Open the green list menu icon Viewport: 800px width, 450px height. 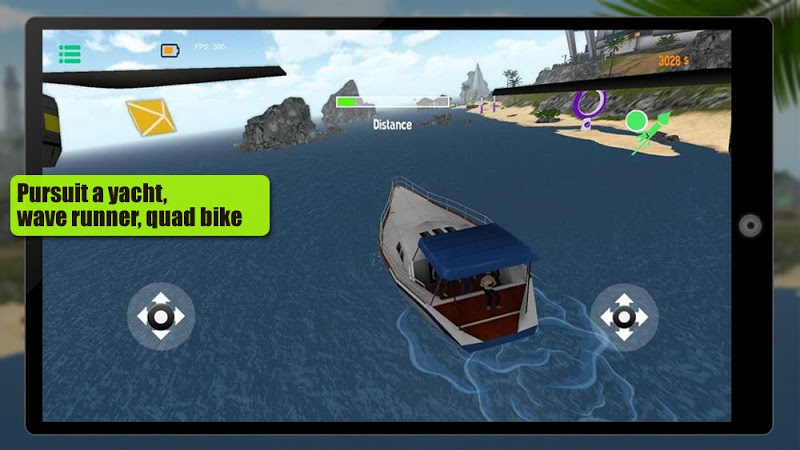click(69, 54)
